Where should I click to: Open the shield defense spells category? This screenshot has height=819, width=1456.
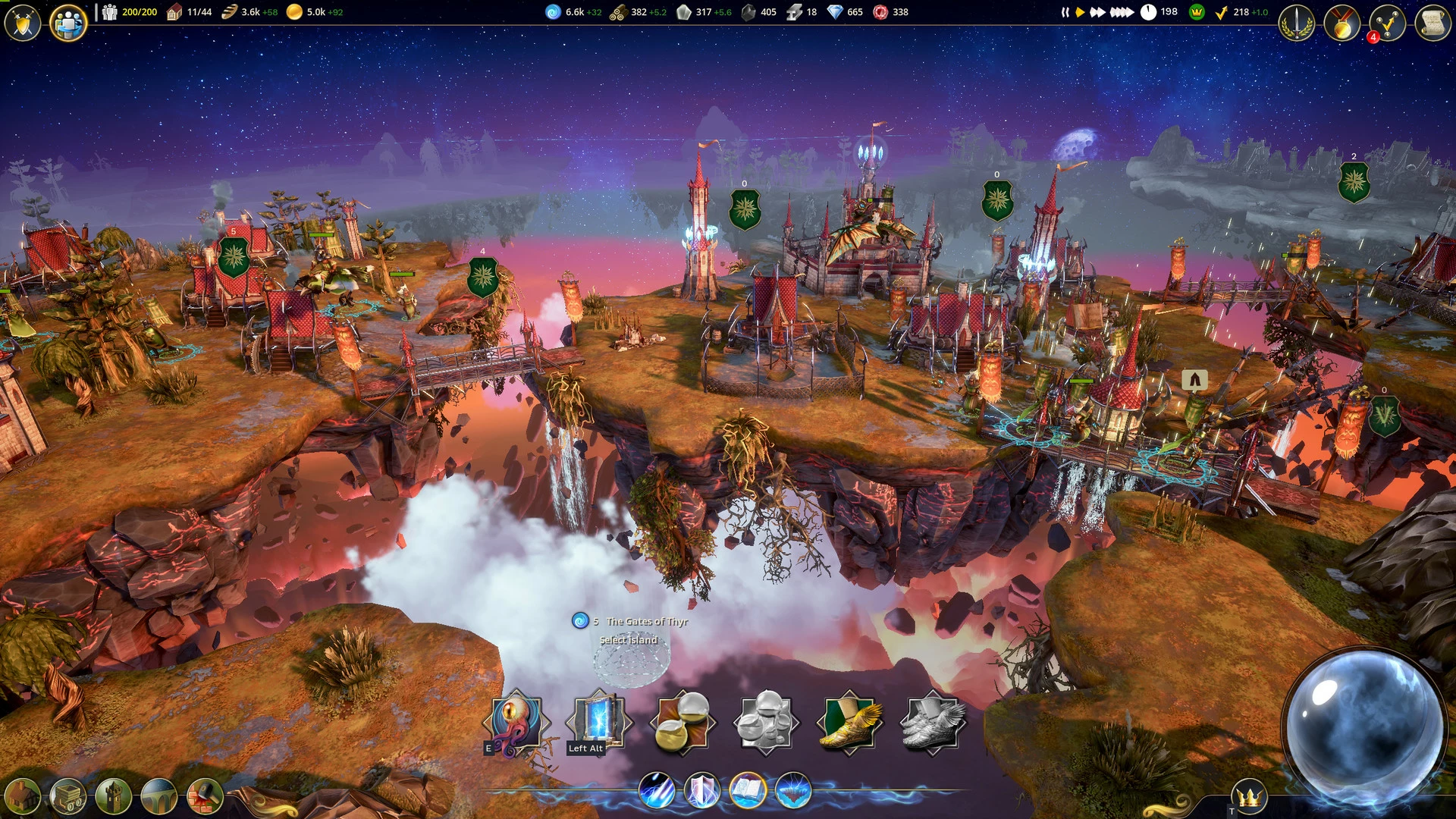702,790
